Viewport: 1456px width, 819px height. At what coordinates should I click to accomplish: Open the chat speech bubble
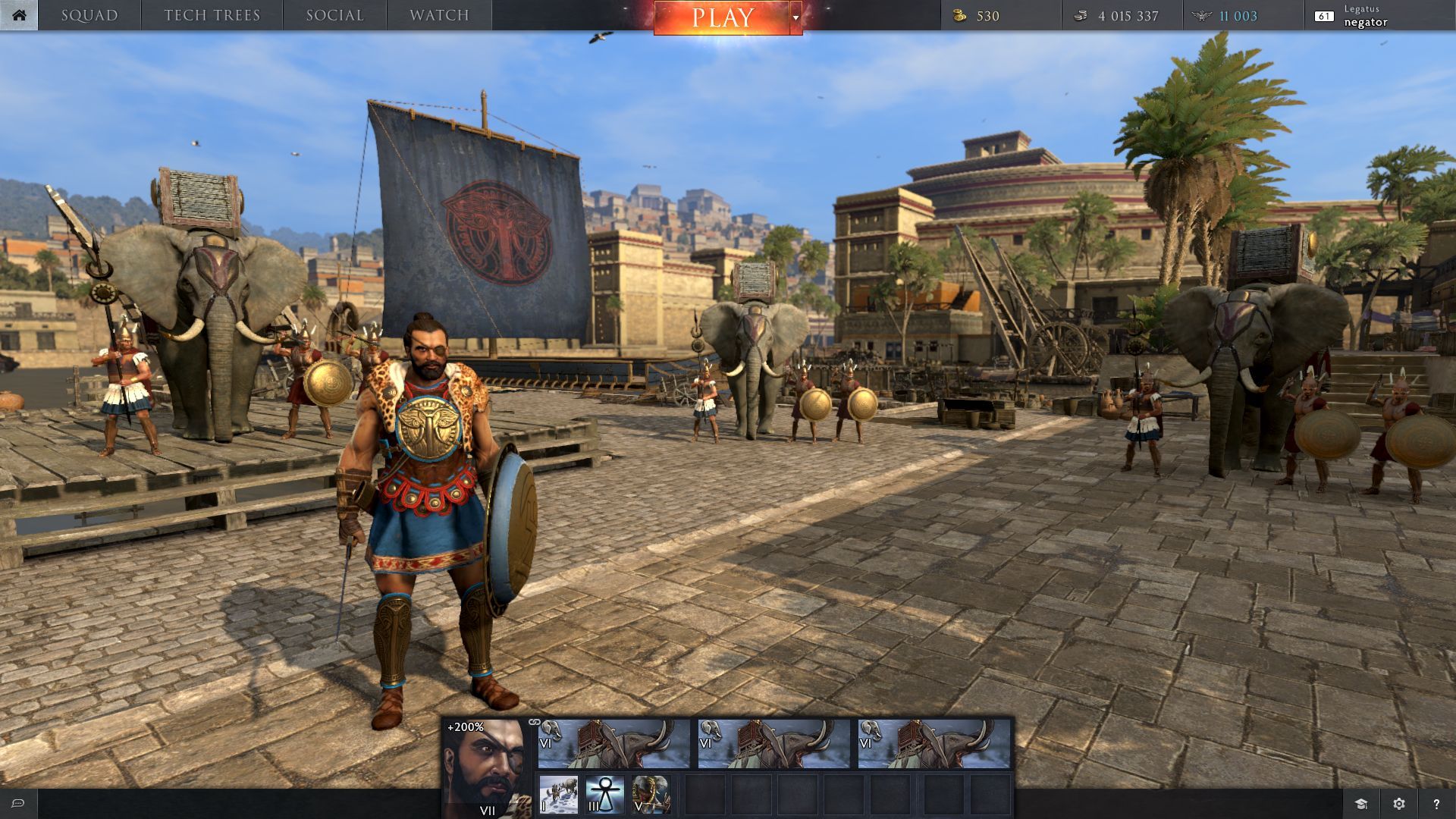click(x=18, y=804)
